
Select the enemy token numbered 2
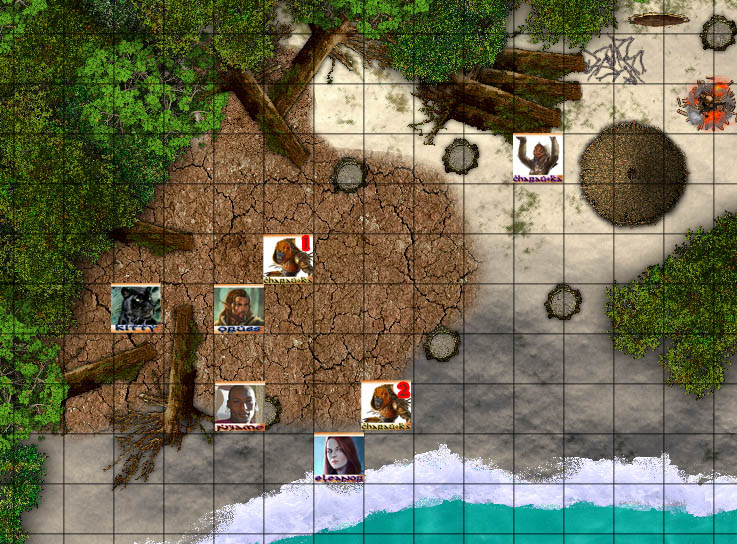386,405
